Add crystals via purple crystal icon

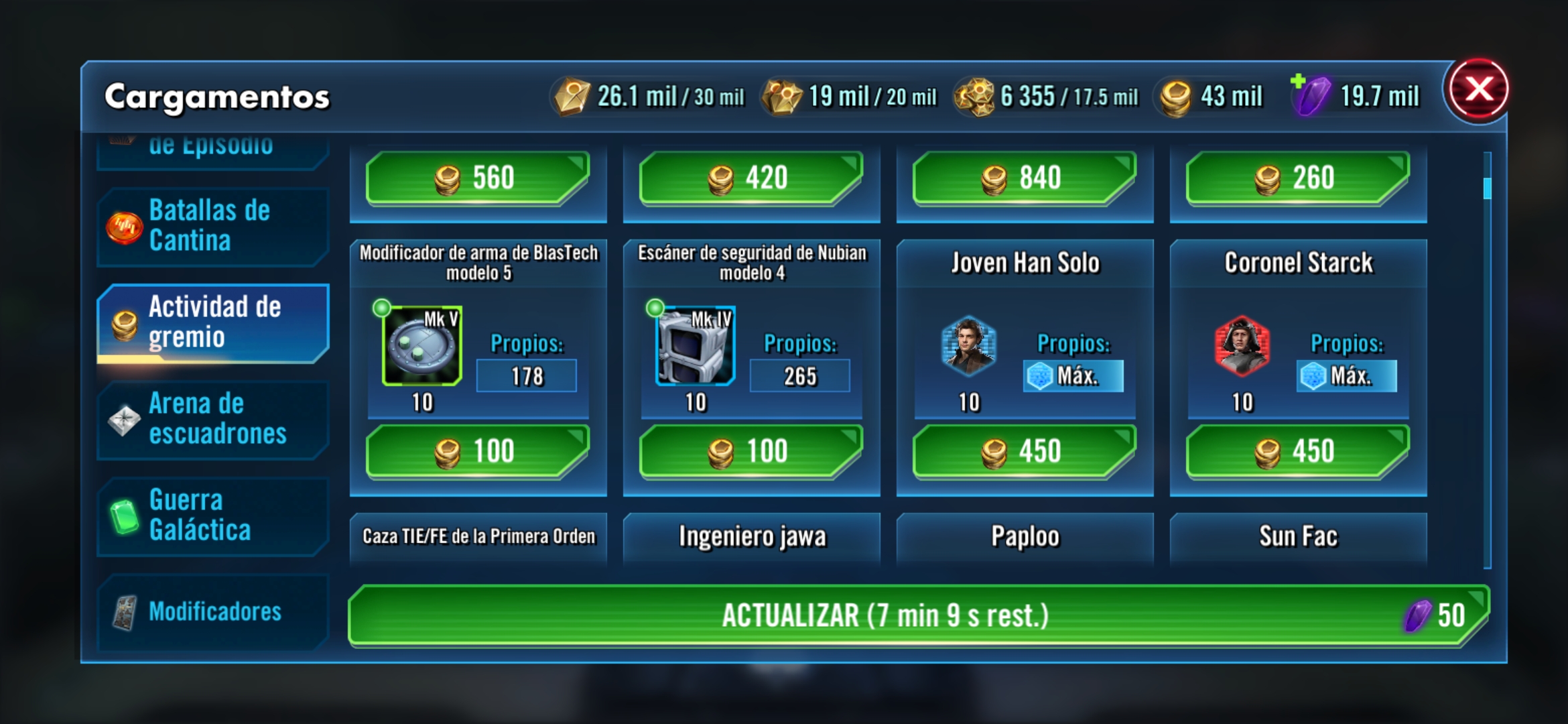coord(1309,95)
